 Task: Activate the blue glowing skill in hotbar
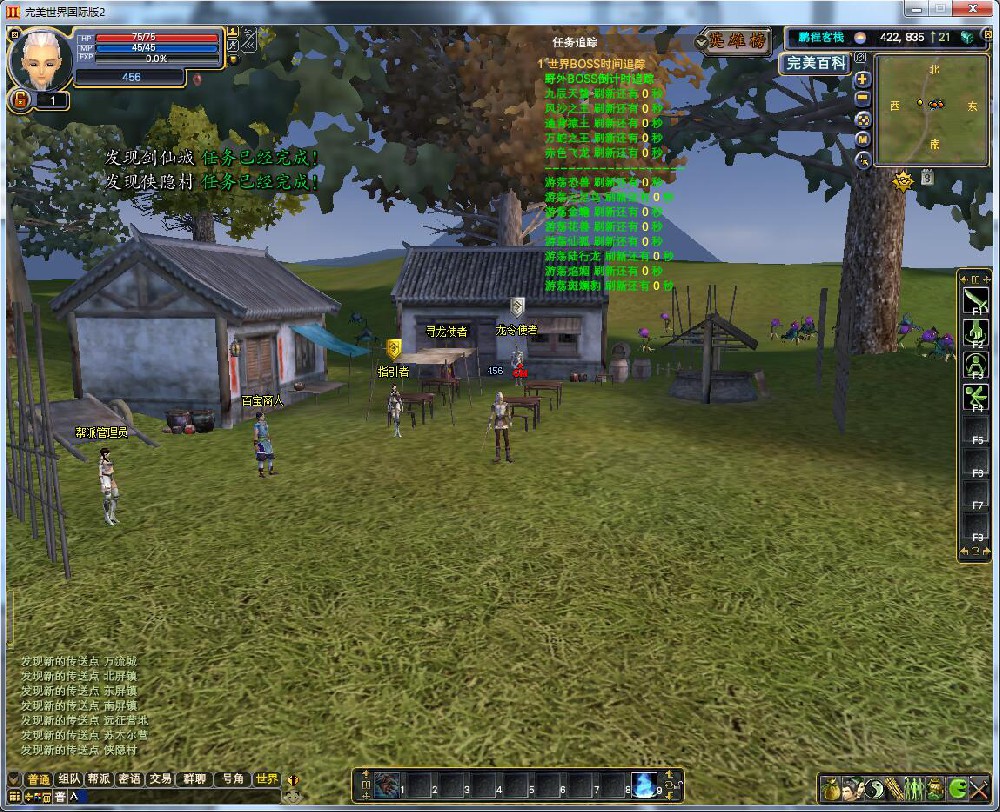(644, 785)
